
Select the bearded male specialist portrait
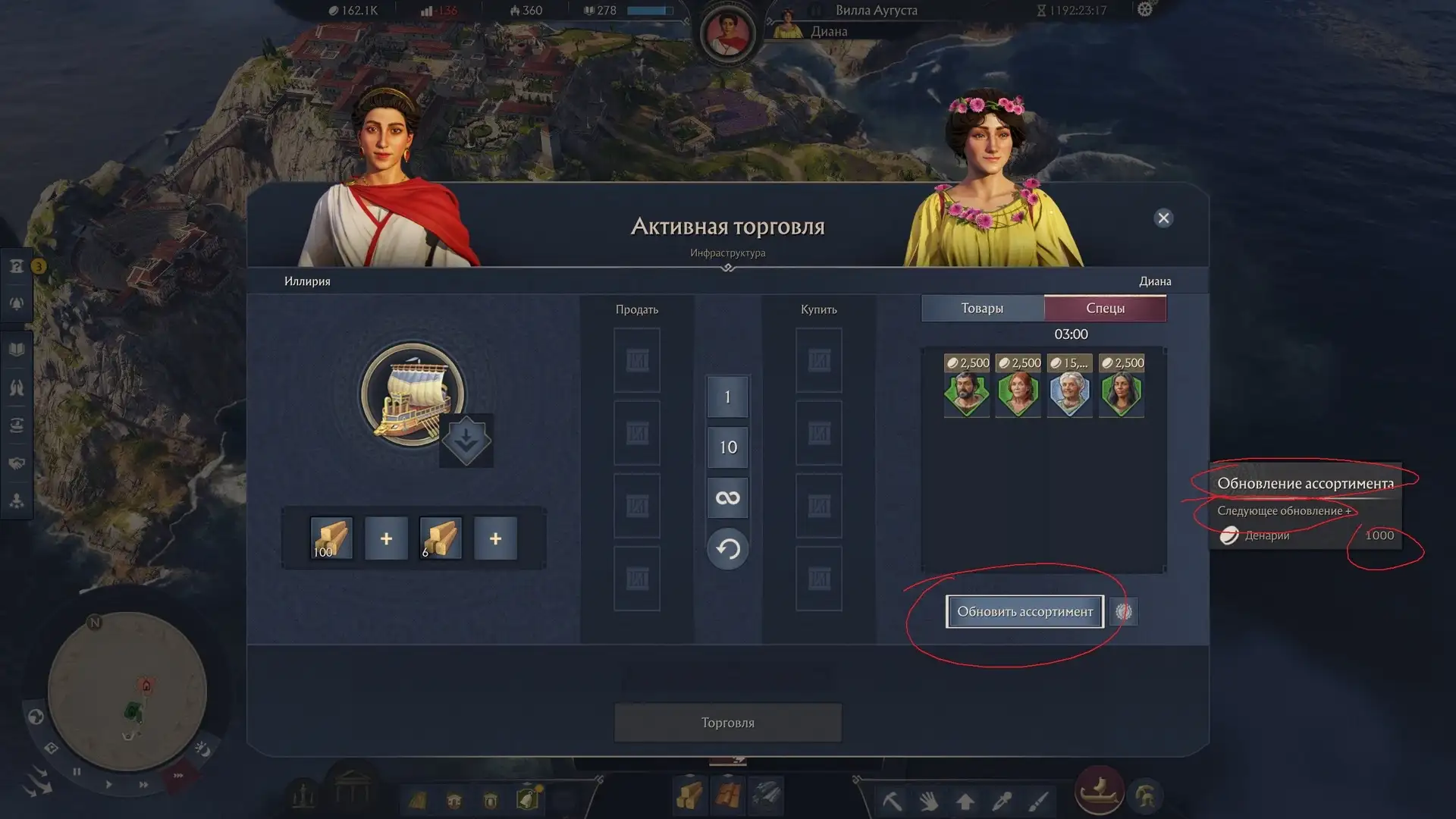pyautogui.click(x=966, y=394)
